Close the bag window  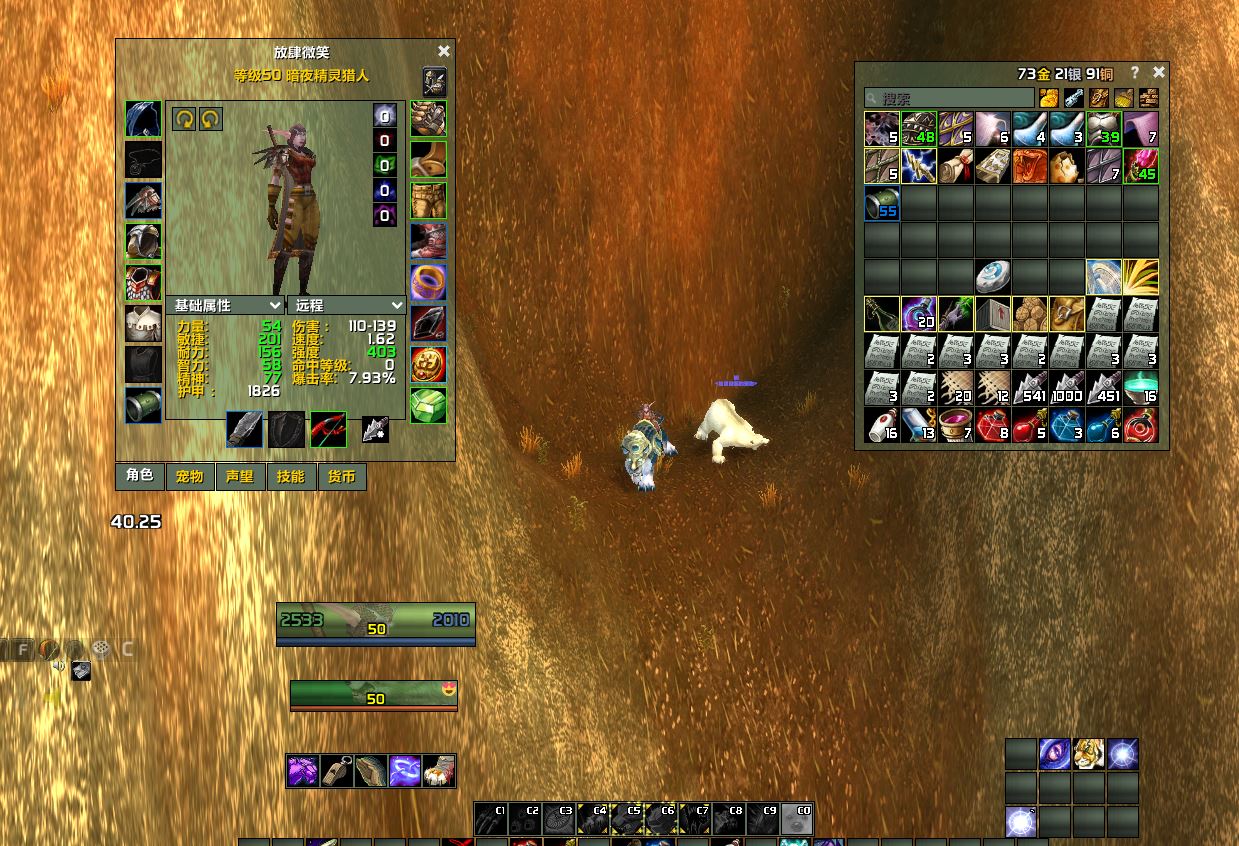1159,72
